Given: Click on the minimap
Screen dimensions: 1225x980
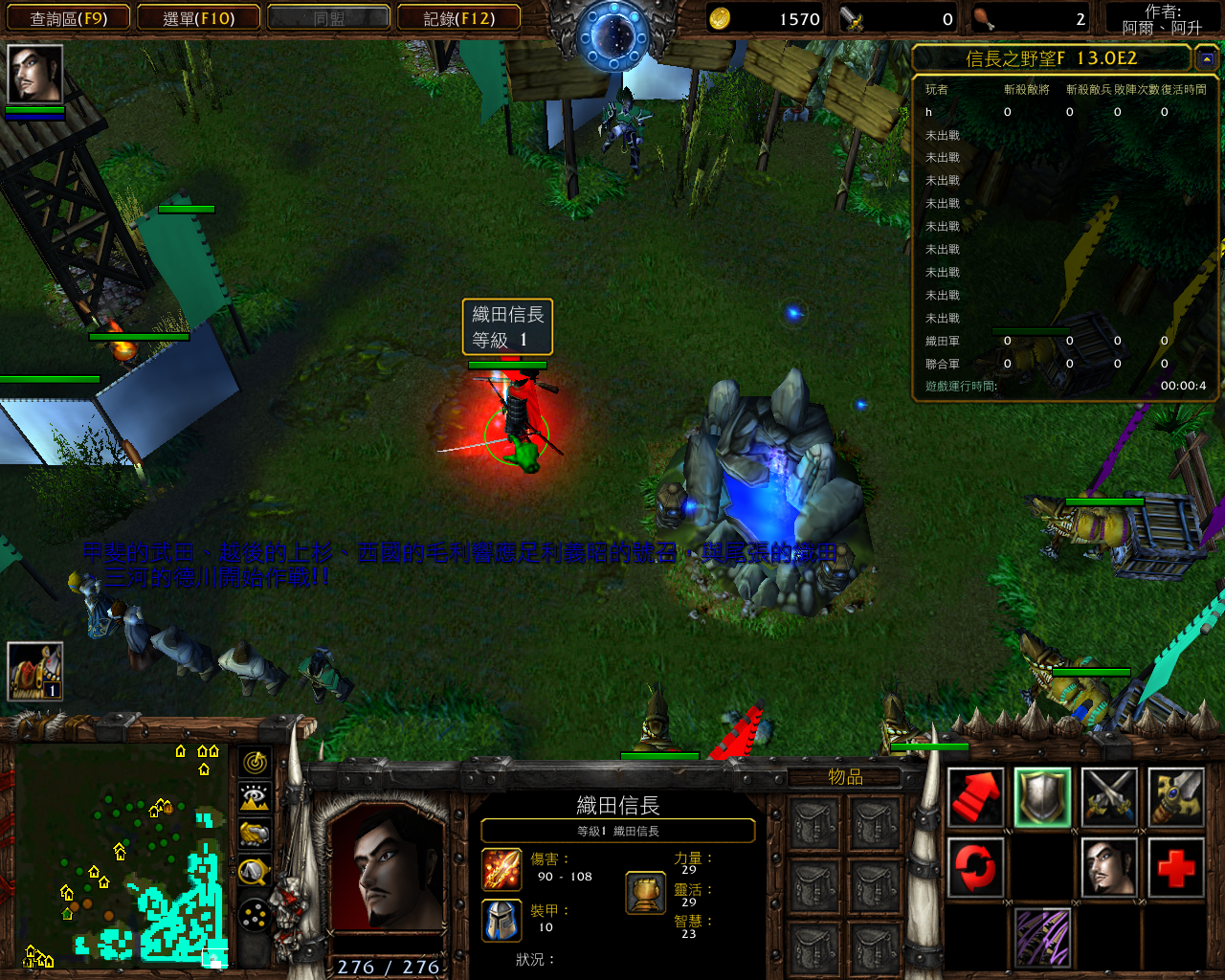Looking at the screenshot, I should [x=122, y=854].
